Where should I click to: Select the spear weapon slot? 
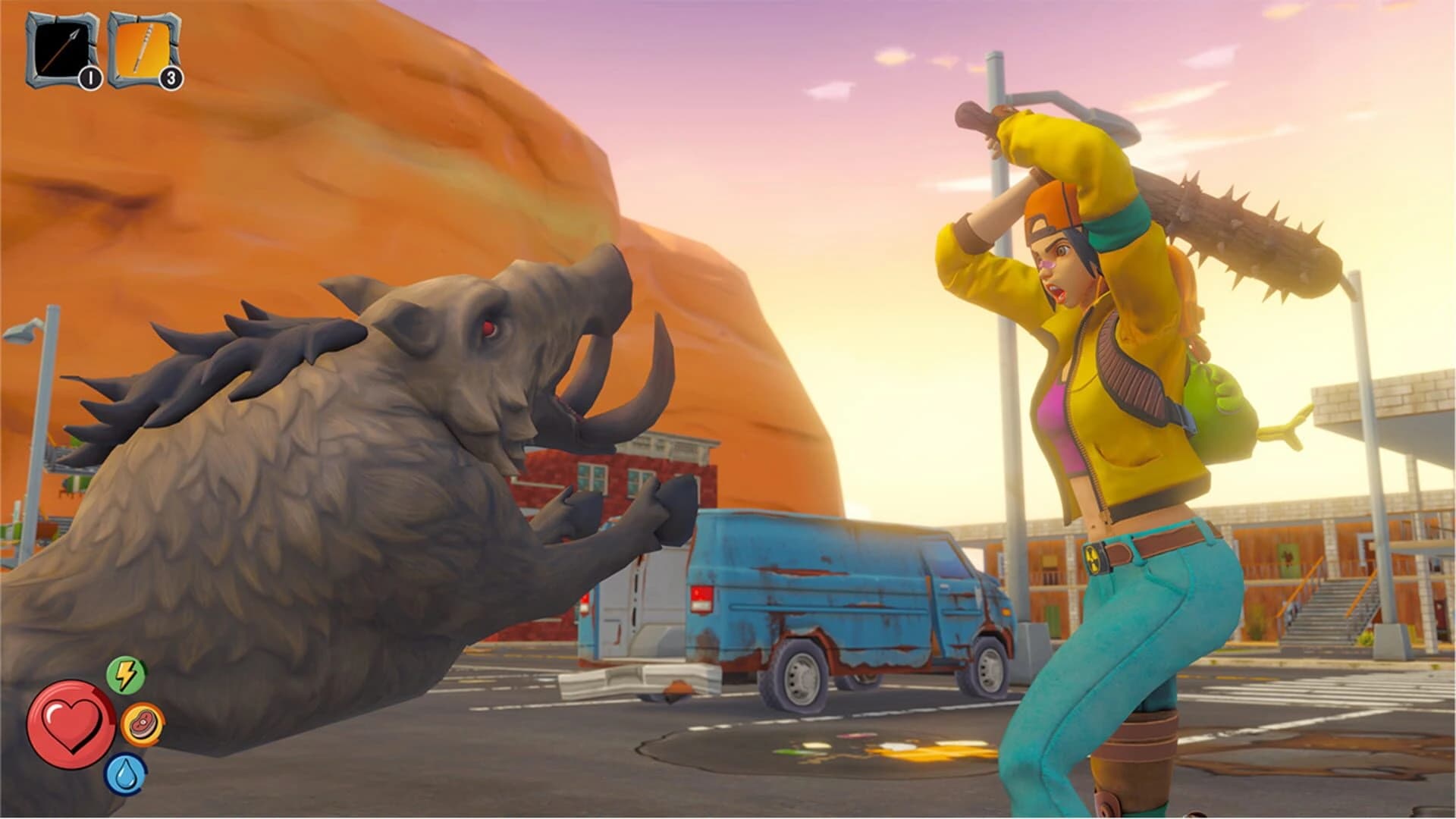pyautogui.click(x=62, y=49)
